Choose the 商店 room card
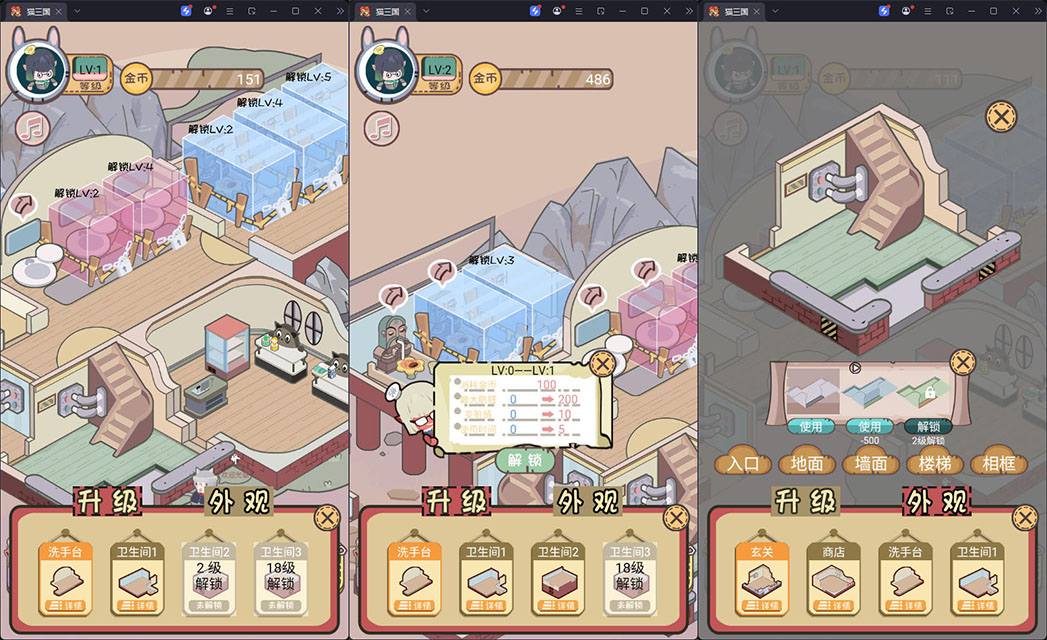The image size is (1047, 640). [834, 578]
